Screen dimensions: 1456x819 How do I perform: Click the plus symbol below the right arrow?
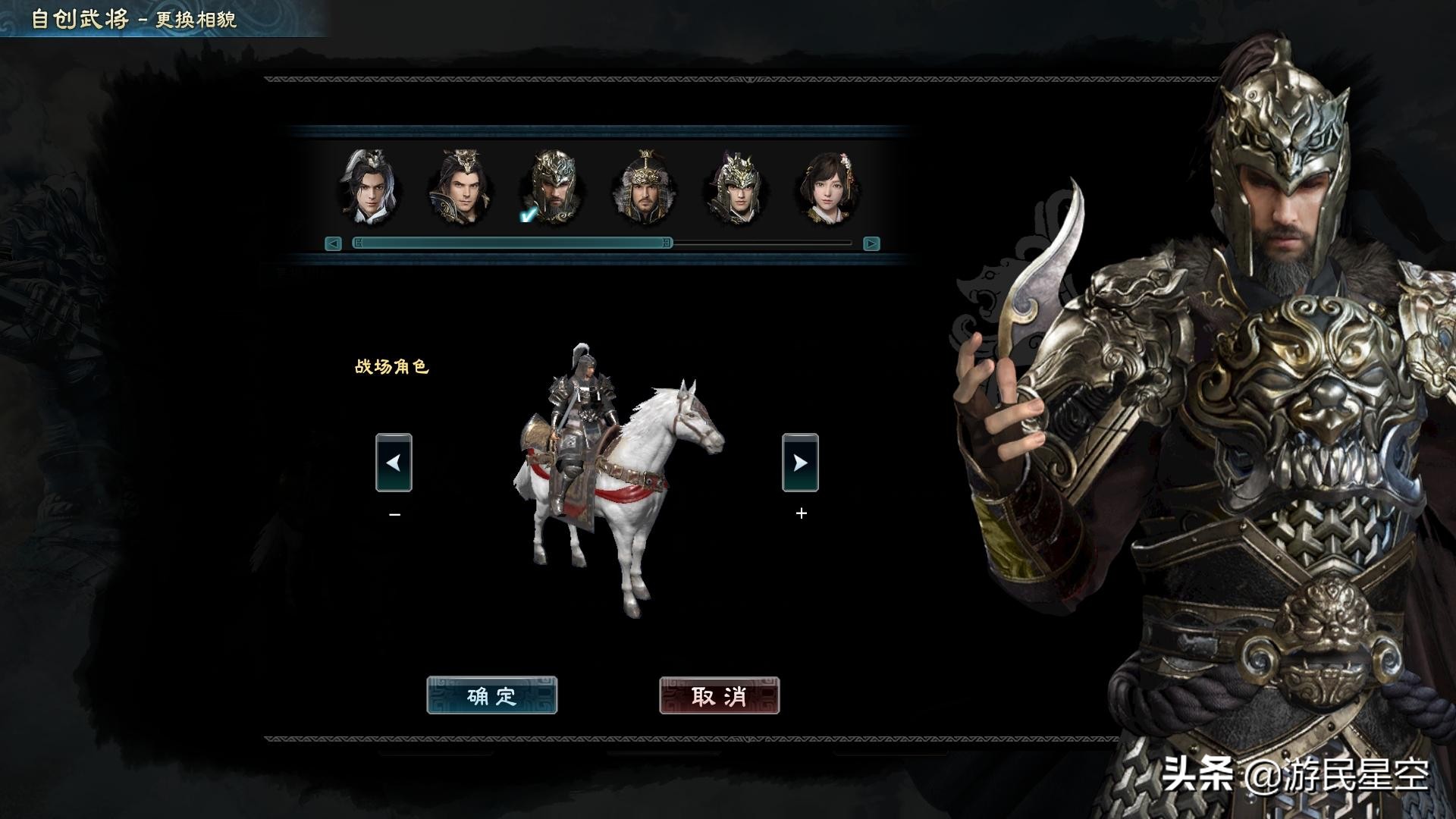801,513
